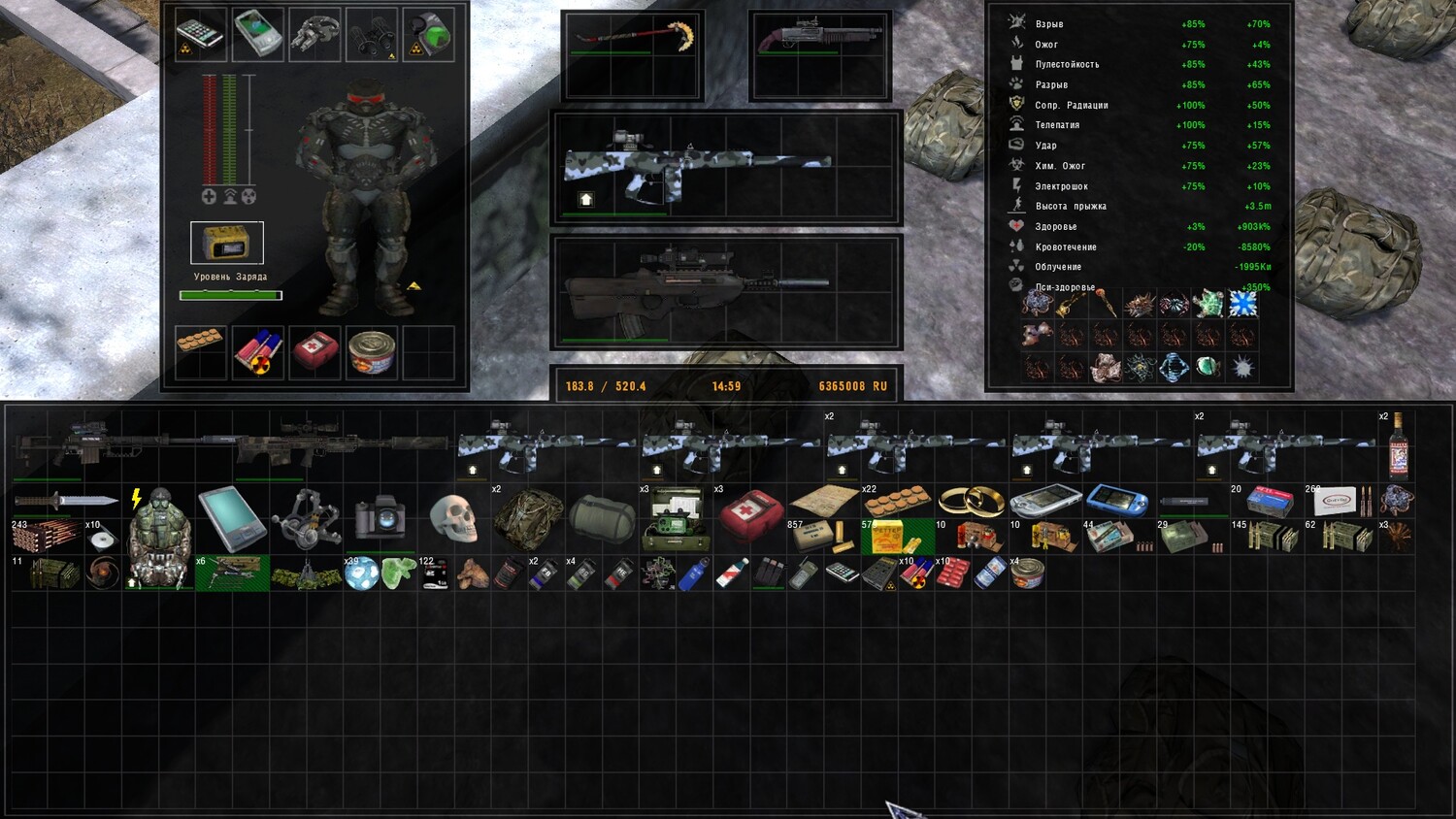Viewport: 1456px width, 819px height.
Task: Choose the highlighted yellow shotgun shell box
Action: pyautogui.click(x=897, y=537)
